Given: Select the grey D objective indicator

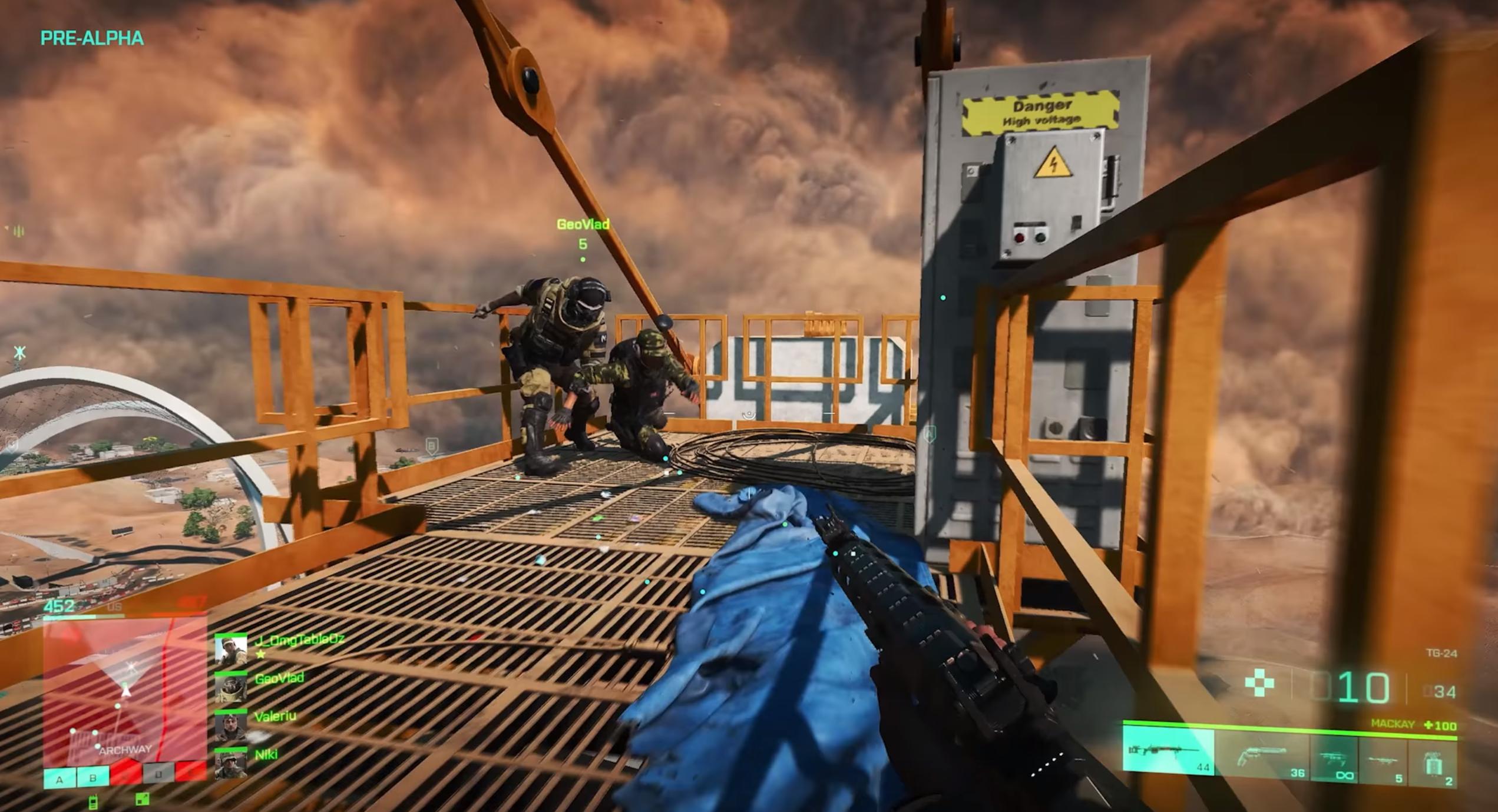Looking at the screenshot, I should pyautogui.click(x=158, y=774).
